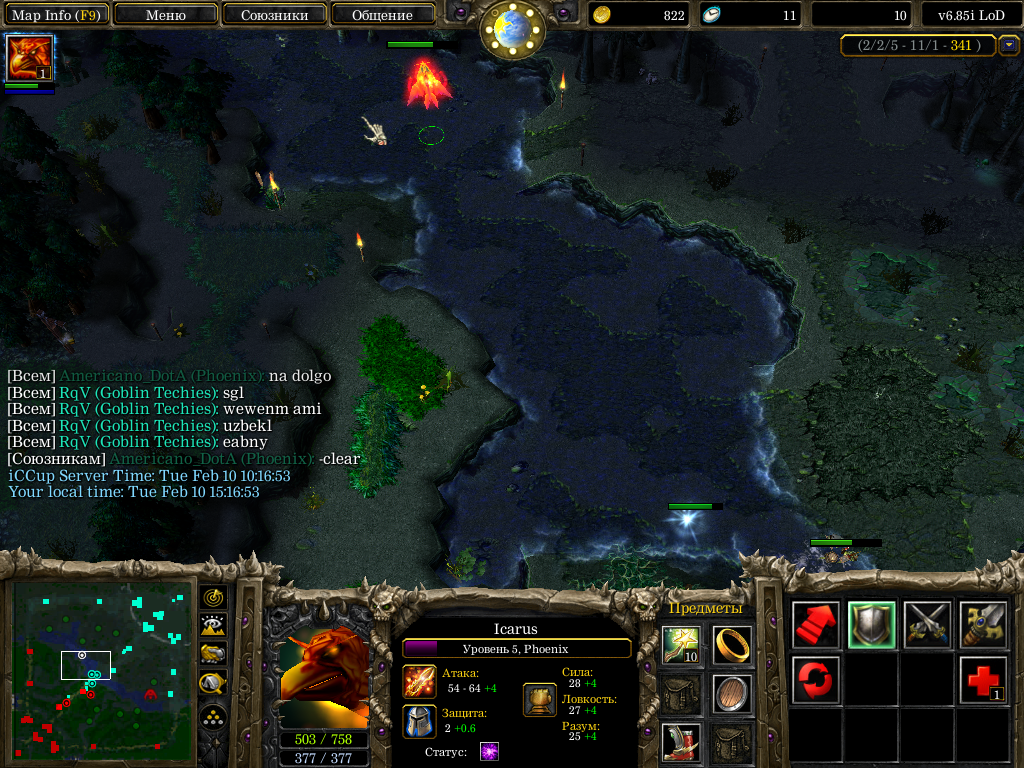Click the Phoenix hero portrait
The width and height of the screenshot is (1024, 768).
click(x=323, y=678)
